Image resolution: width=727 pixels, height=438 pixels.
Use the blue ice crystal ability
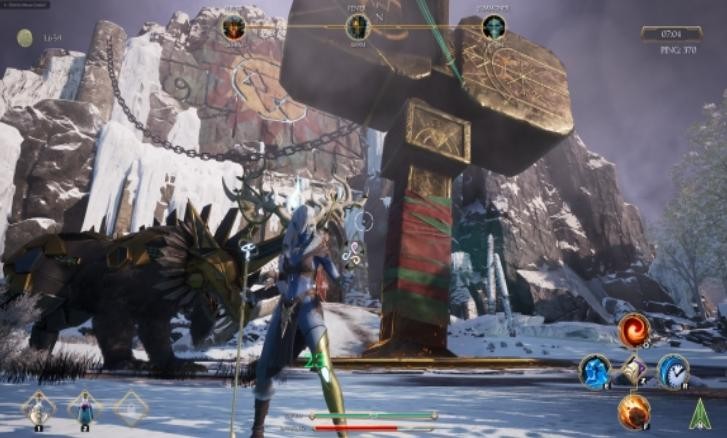[595, 371]
